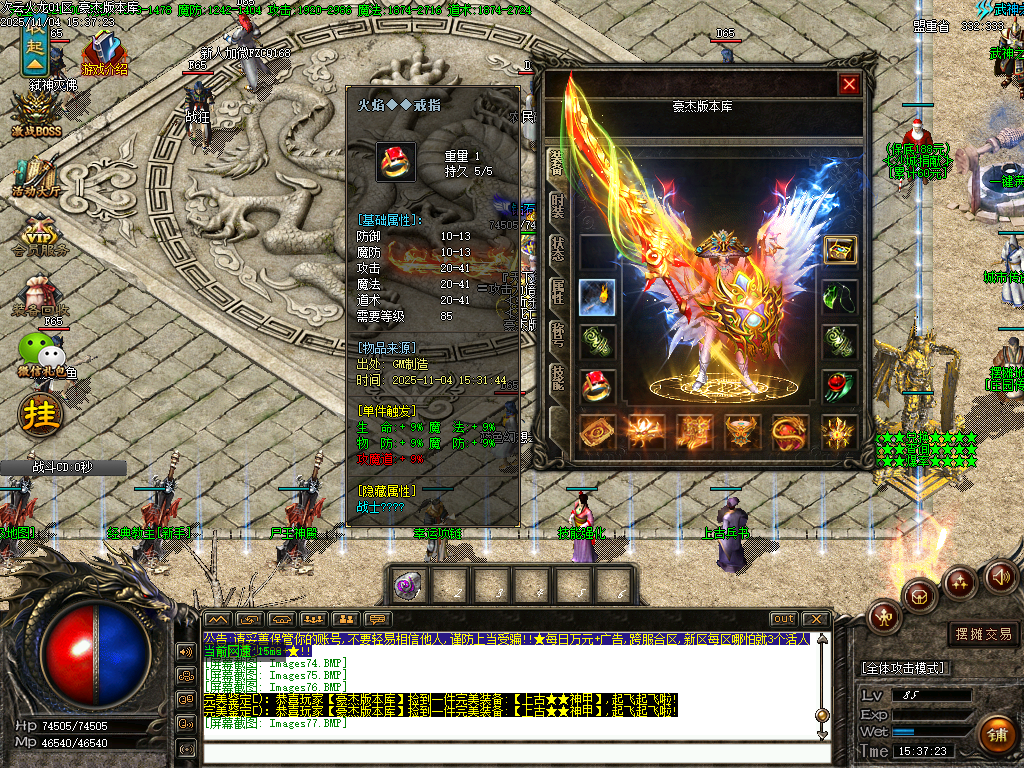Open the 活动大厅 activity hall
The width and height of the screenshot is (1024, 768).
[x=37, y=177]
